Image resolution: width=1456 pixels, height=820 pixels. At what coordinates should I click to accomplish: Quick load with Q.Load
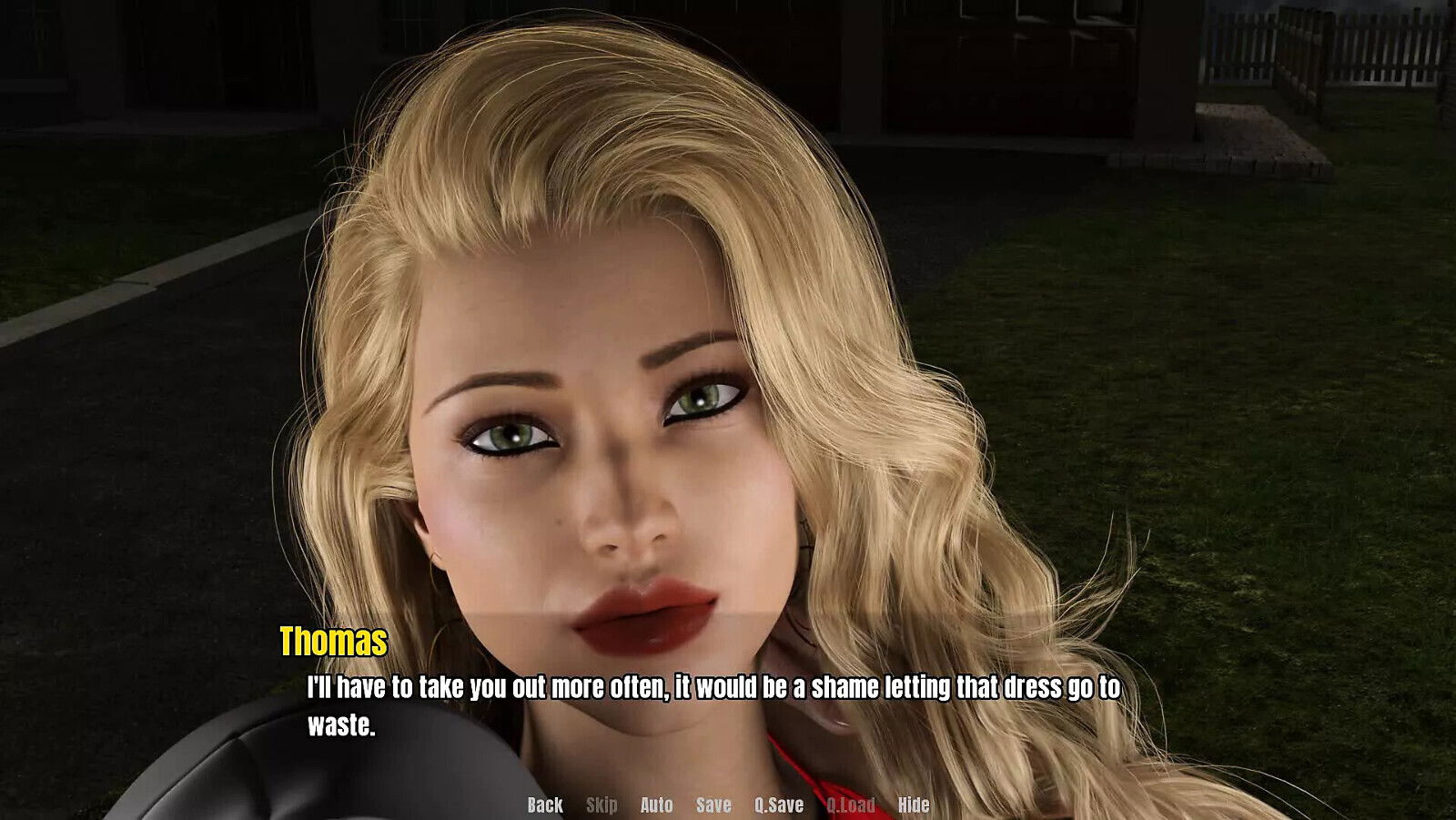(850, 805)
